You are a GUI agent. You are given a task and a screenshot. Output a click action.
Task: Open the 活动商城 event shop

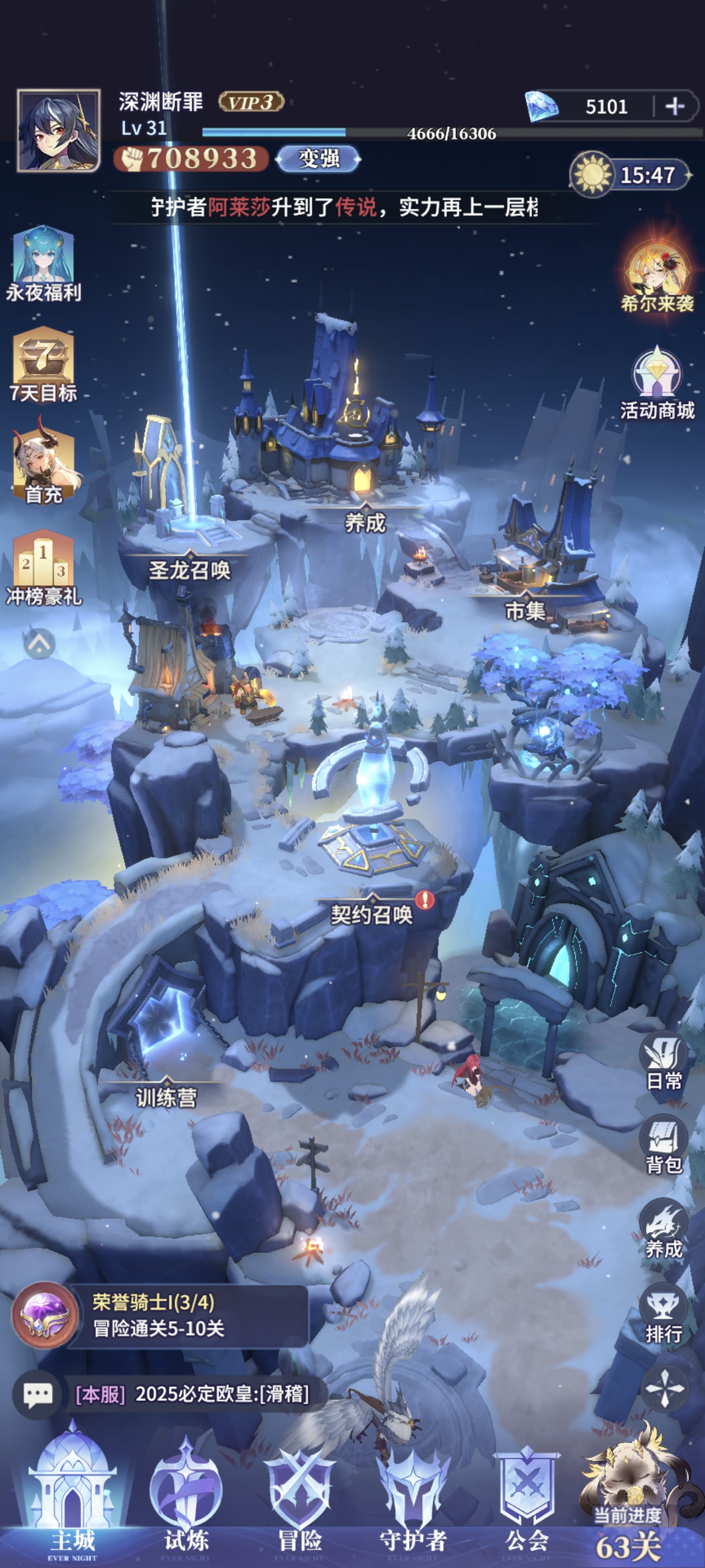click(x=657, y=383)
